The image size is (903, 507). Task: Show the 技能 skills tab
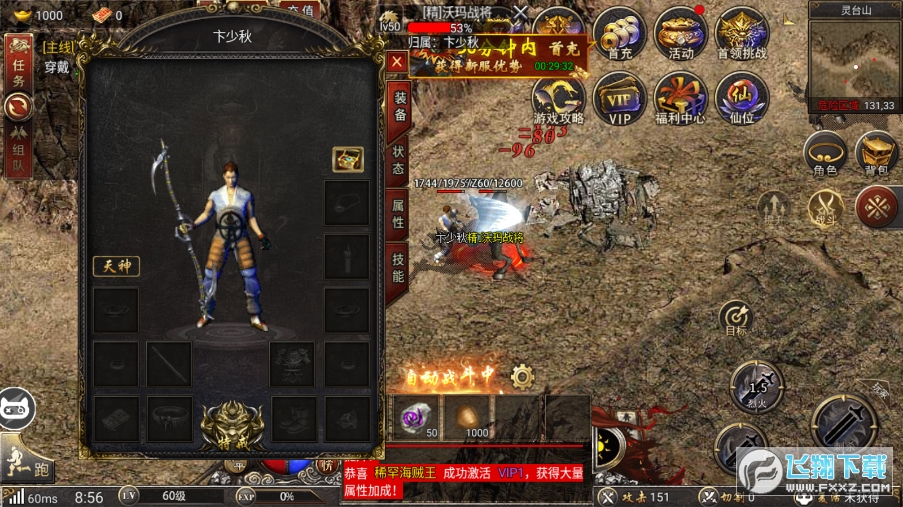[x=398, y=267]
